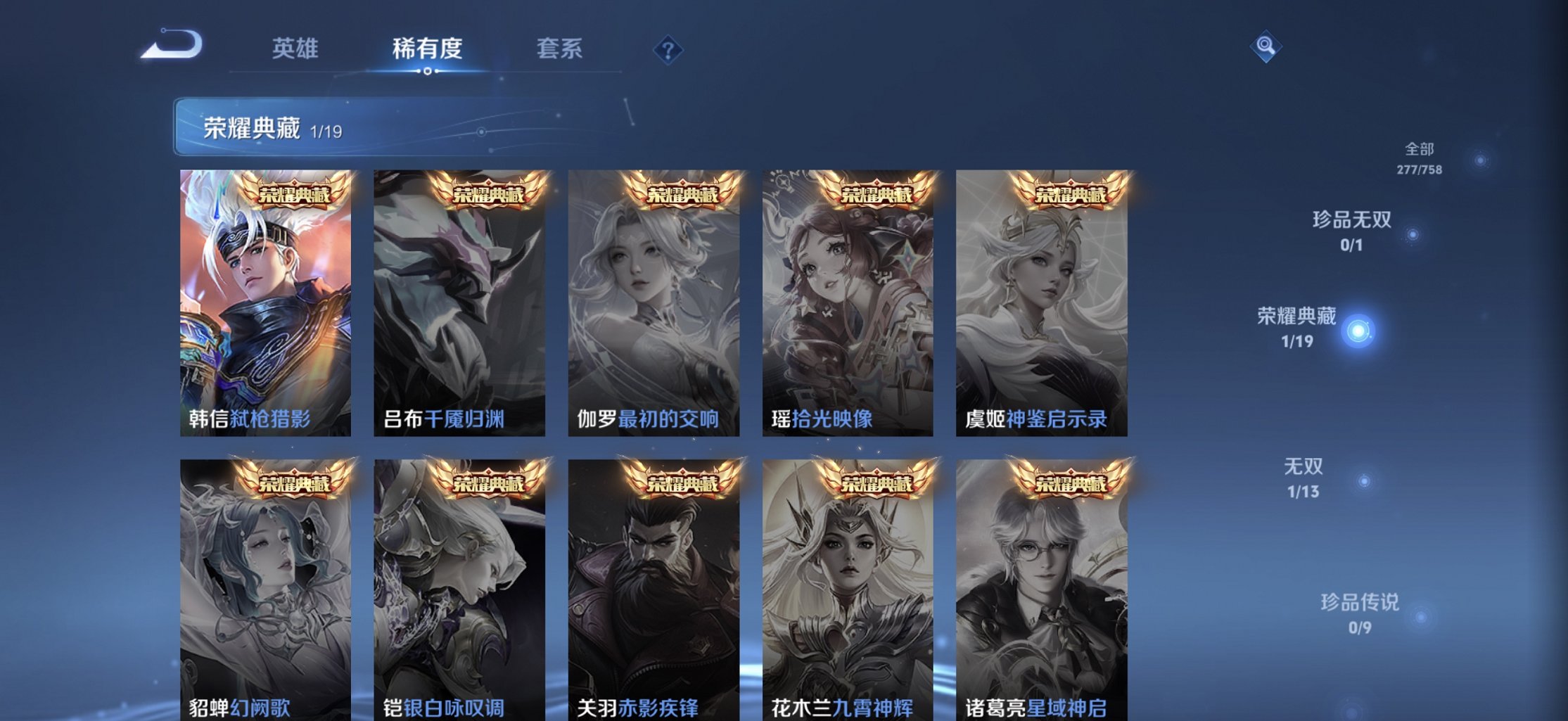This screenshot has width=1568, height=721.
Task: Open the question mark help icon
Action: click(668, 49)
